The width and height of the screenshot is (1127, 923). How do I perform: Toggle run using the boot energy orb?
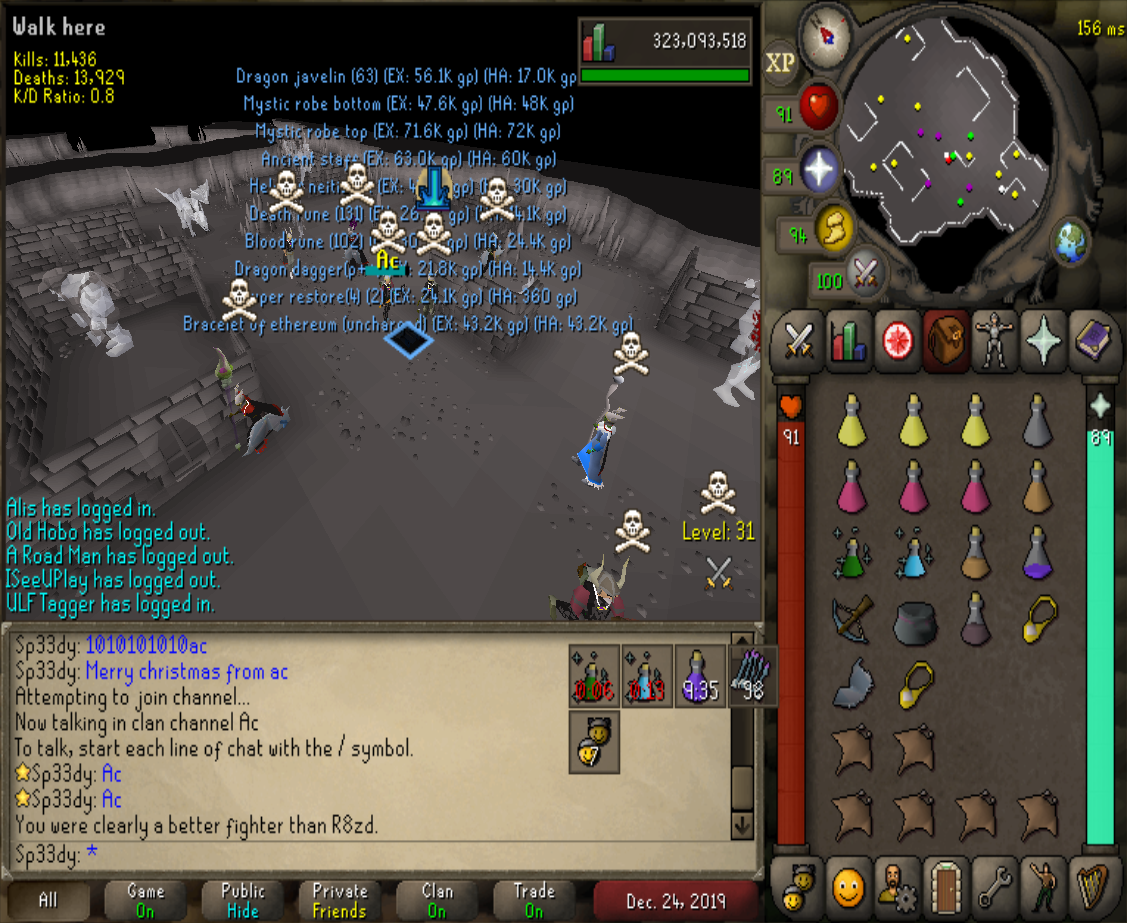pyautogui.click(x=833, y=229)
